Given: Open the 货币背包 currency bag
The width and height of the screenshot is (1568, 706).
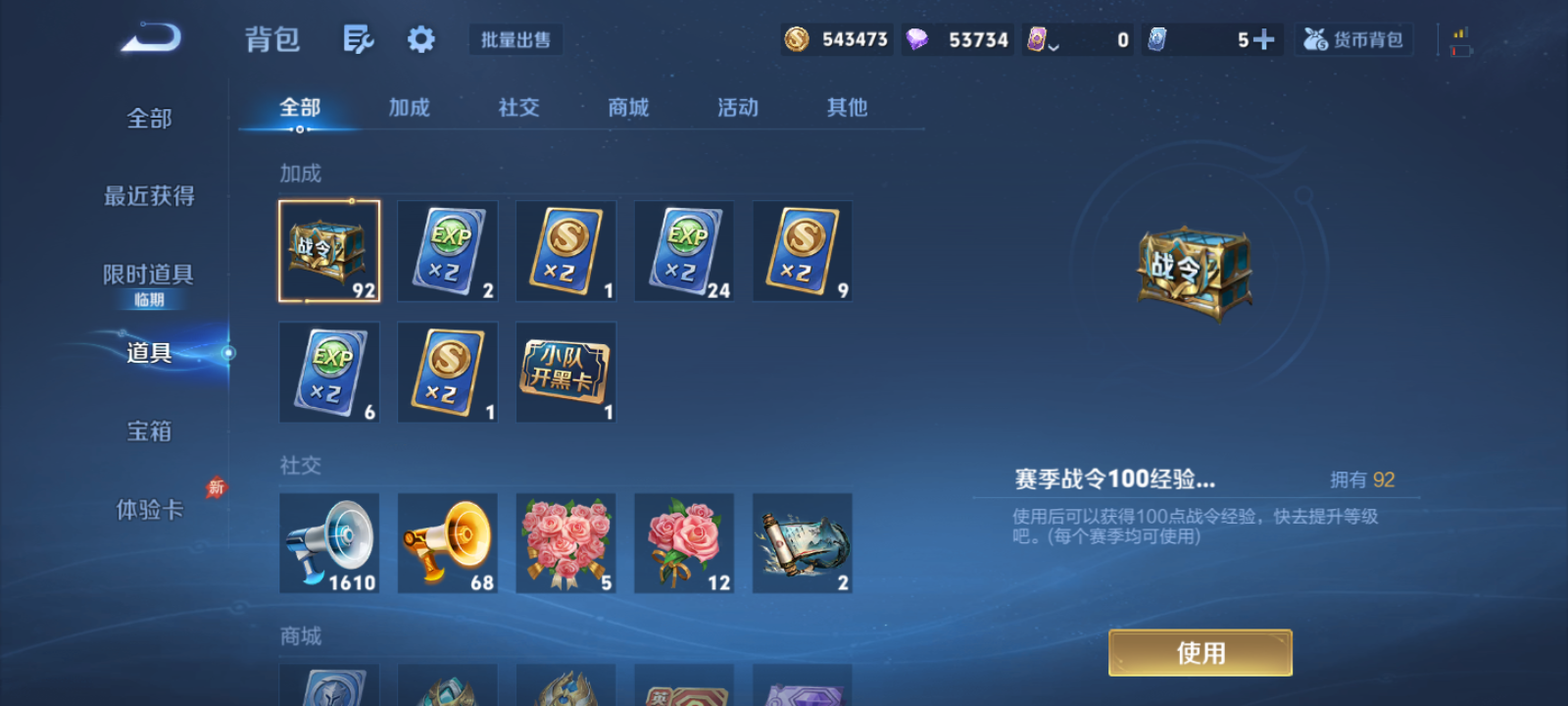Looking at the screenshot, I should 1353,39.
